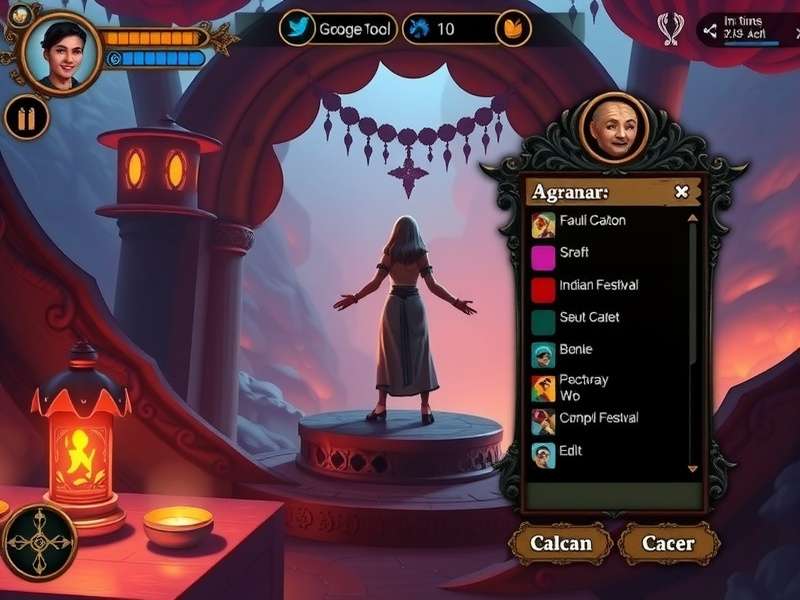
Task: Click the winged emblem icon
Action: pos(669,28)
